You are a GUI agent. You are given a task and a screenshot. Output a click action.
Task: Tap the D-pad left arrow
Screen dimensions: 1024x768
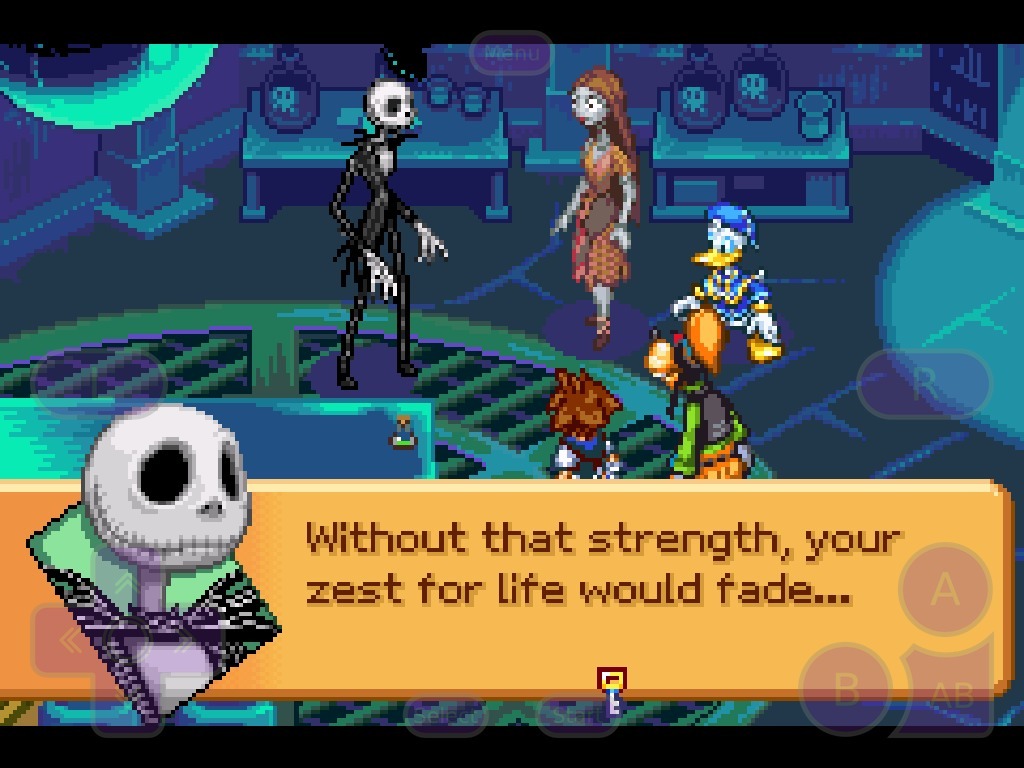tap(70, 641)
